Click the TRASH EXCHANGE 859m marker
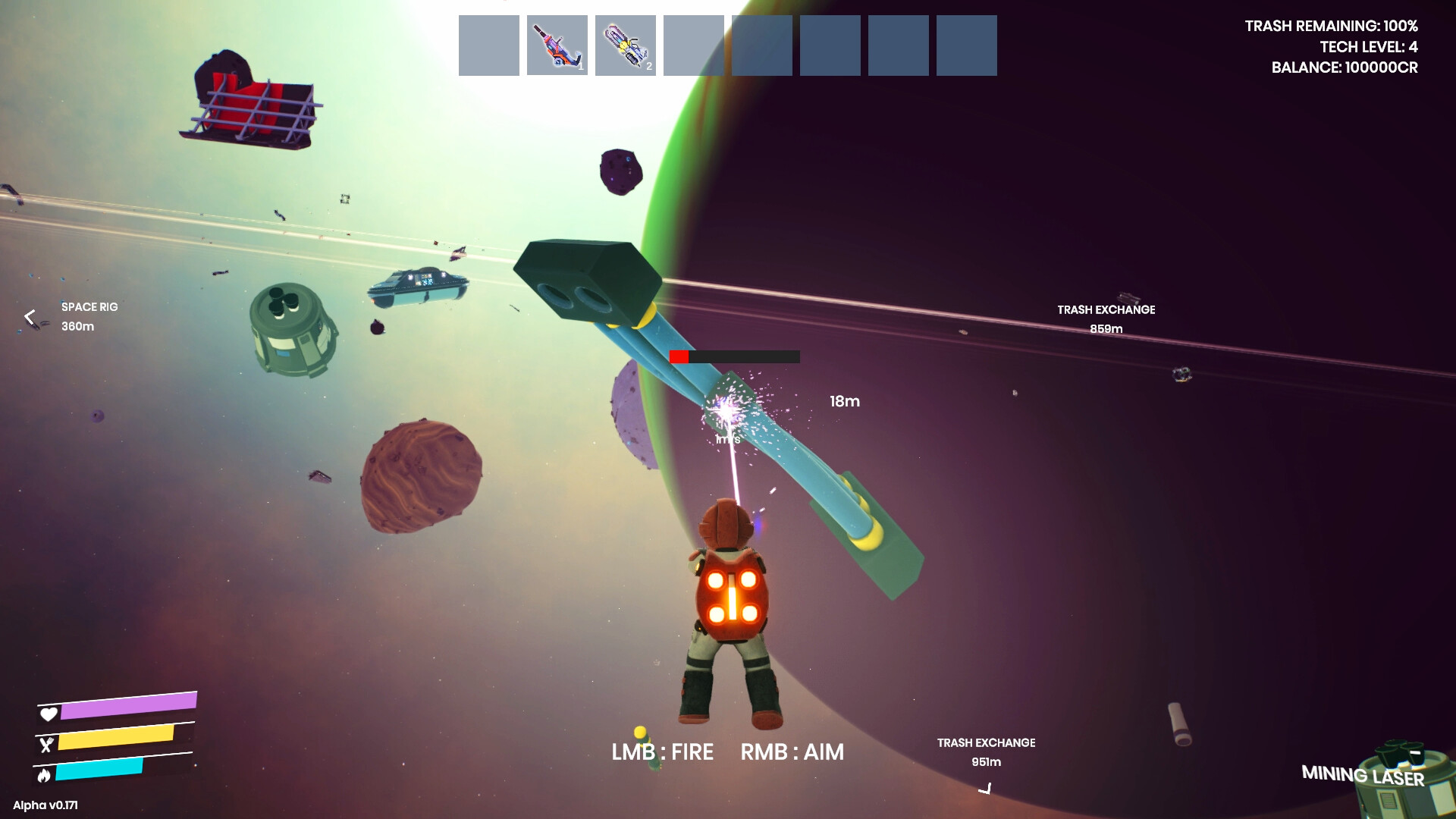1456x819 pixels. [1106, 318]
